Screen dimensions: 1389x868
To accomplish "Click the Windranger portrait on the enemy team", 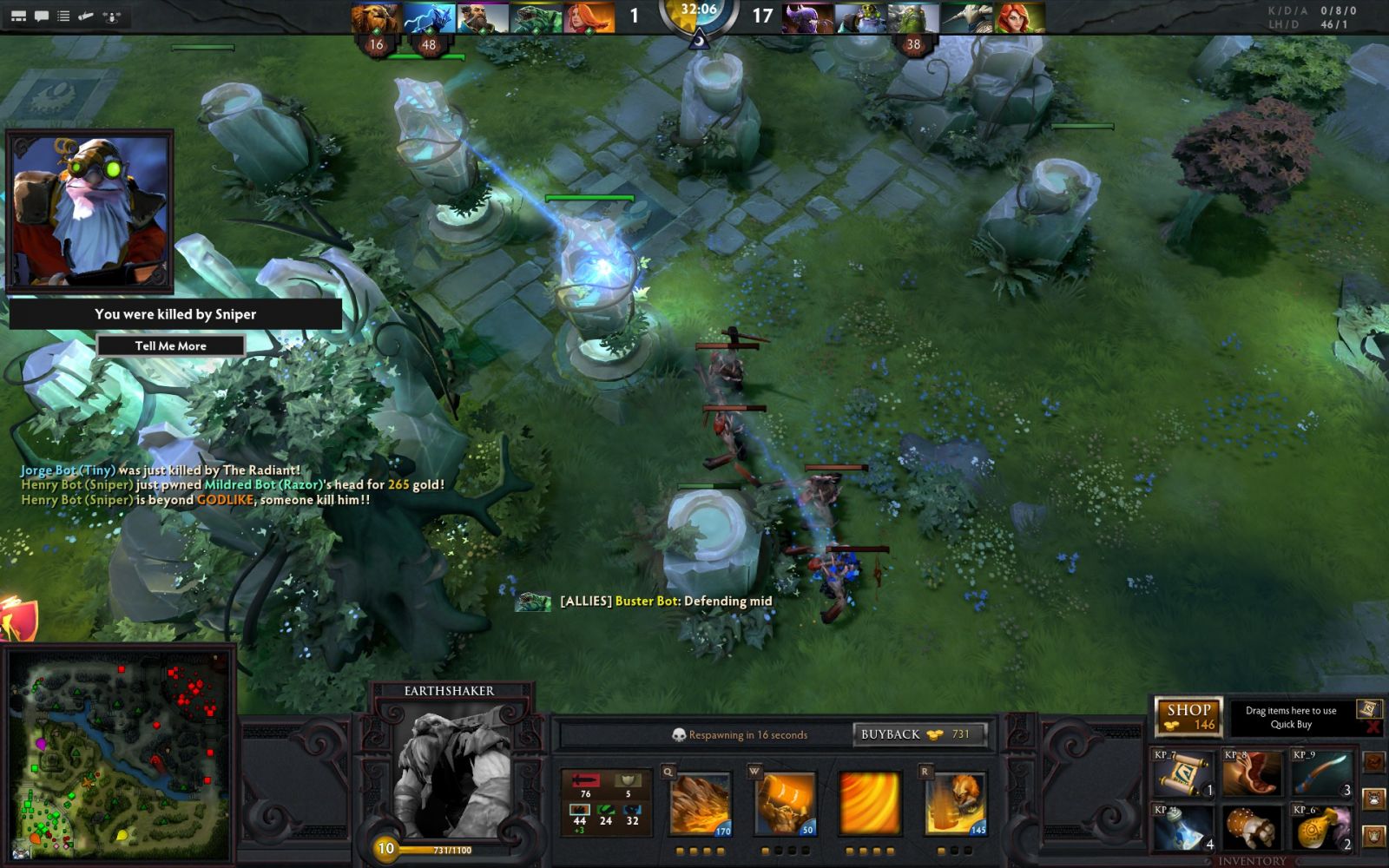I will 1020,17.
